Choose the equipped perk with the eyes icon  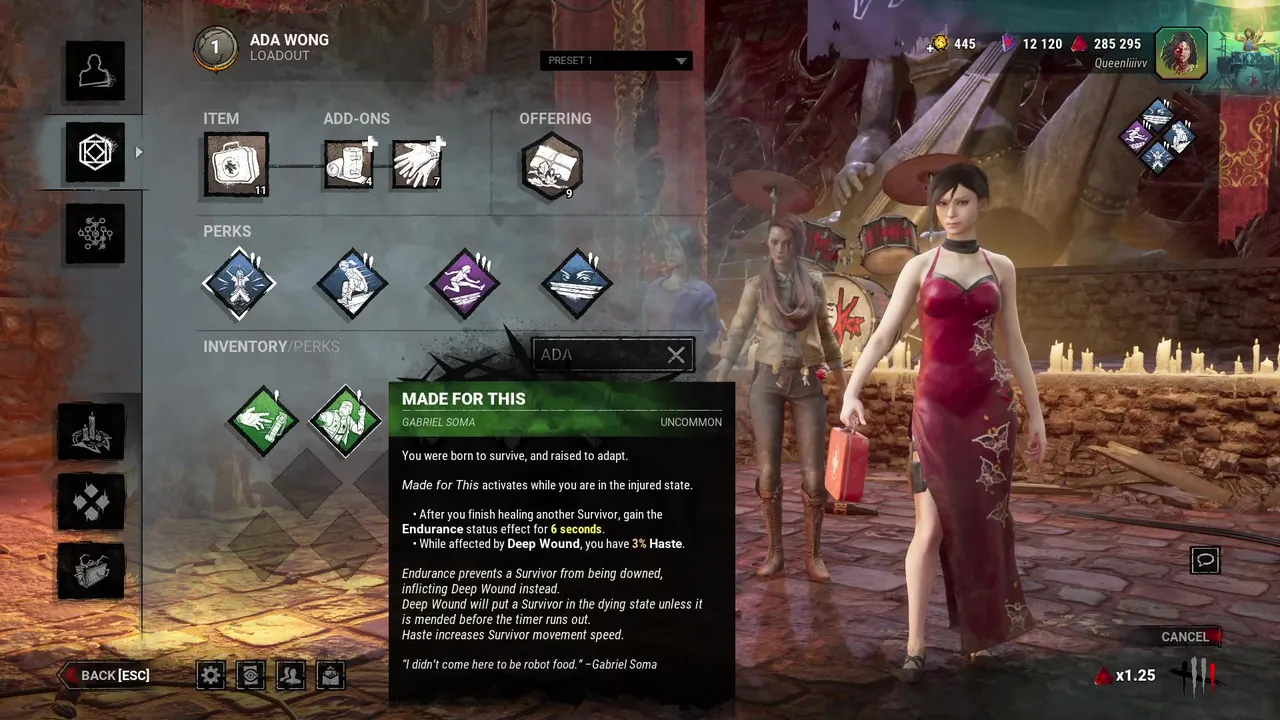(576, 283)
